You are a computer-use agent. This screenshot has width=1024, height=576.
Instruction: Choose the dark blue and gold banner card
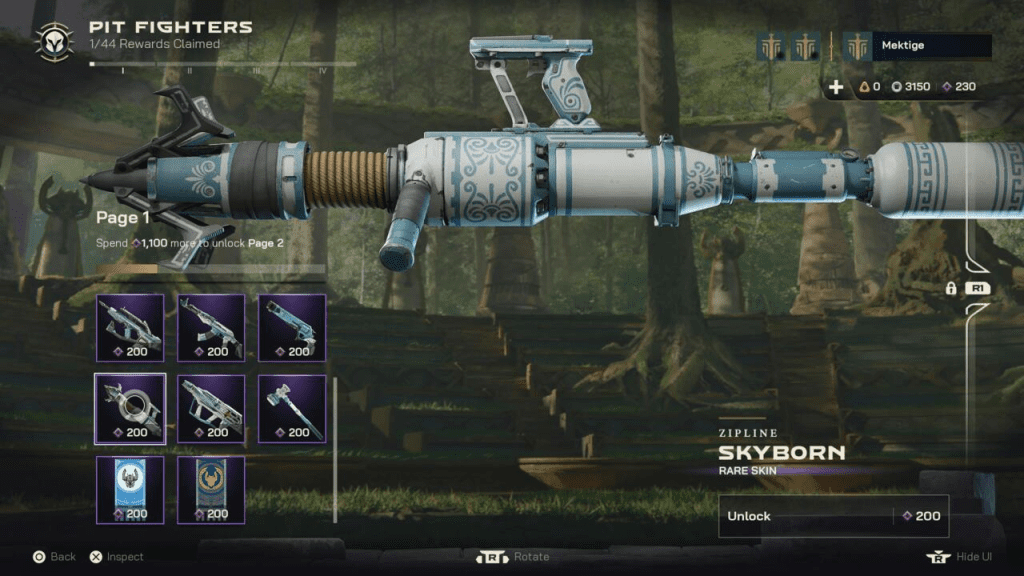tap(211, 489)
